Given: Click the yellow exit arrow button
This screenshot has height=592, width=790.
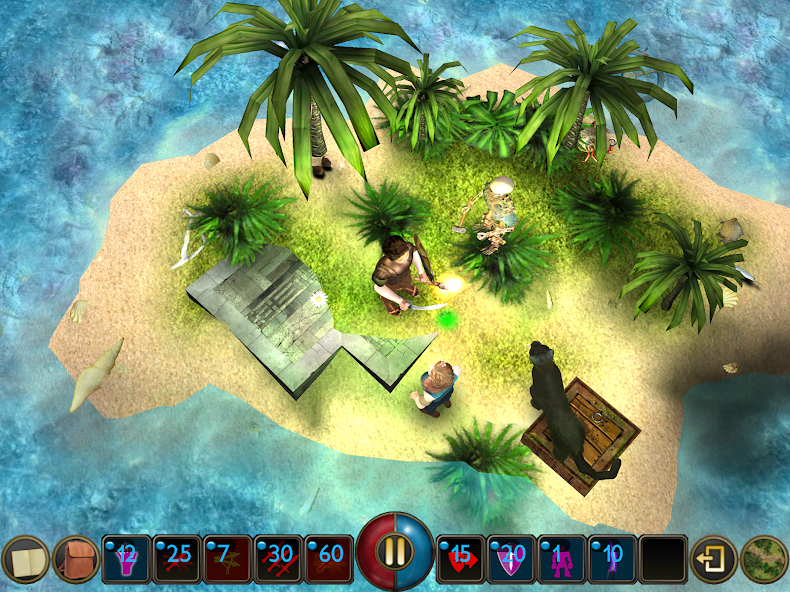Looking at the screenshot, I should 714,560.
